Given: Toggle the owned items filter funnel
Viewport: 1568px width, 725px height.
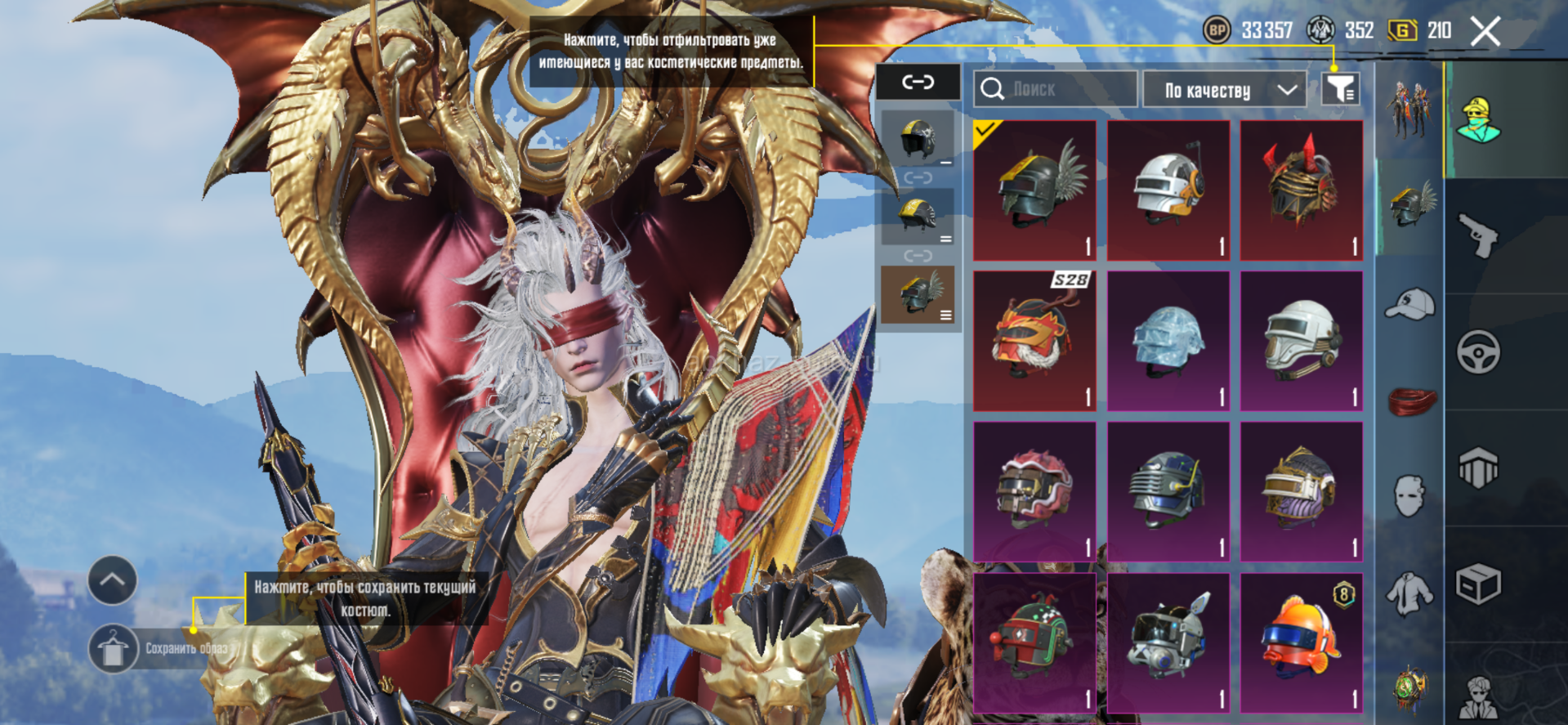Looking at the screenshot, I should point(1340,89).
